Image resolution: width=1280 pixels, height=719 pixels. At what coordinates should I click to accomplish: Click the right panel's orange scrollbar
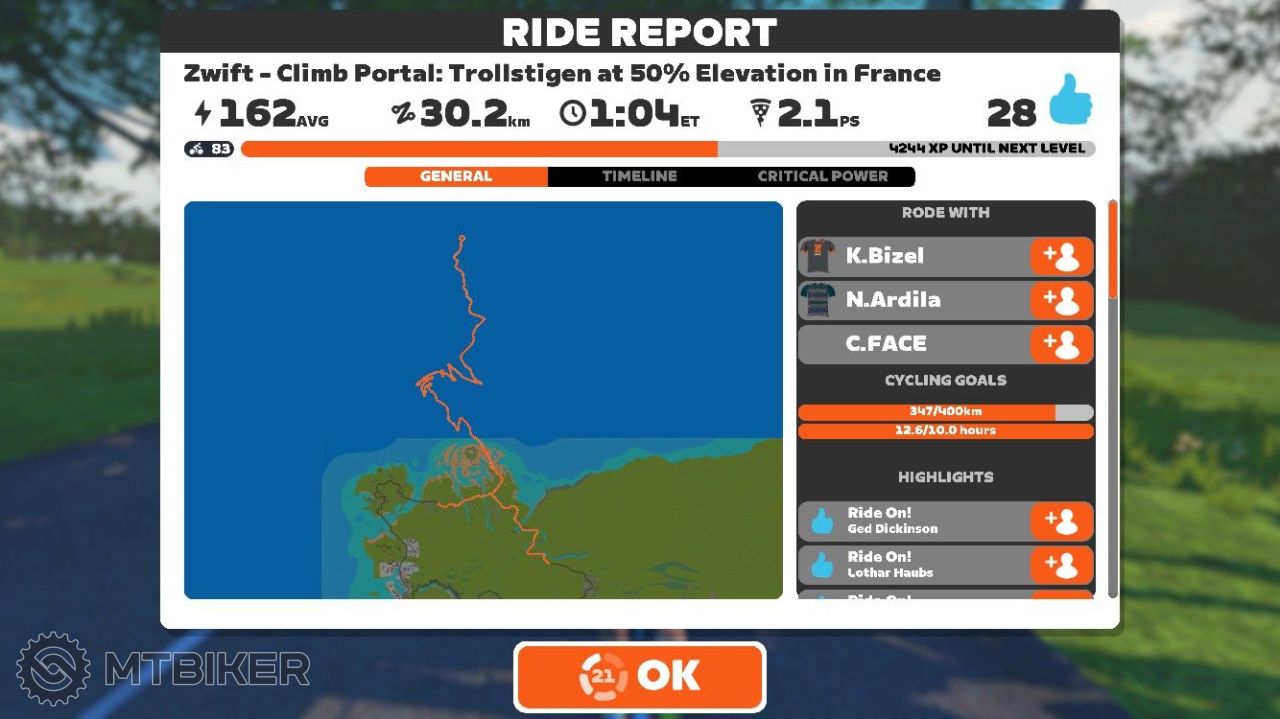[x=1112, y=249]
